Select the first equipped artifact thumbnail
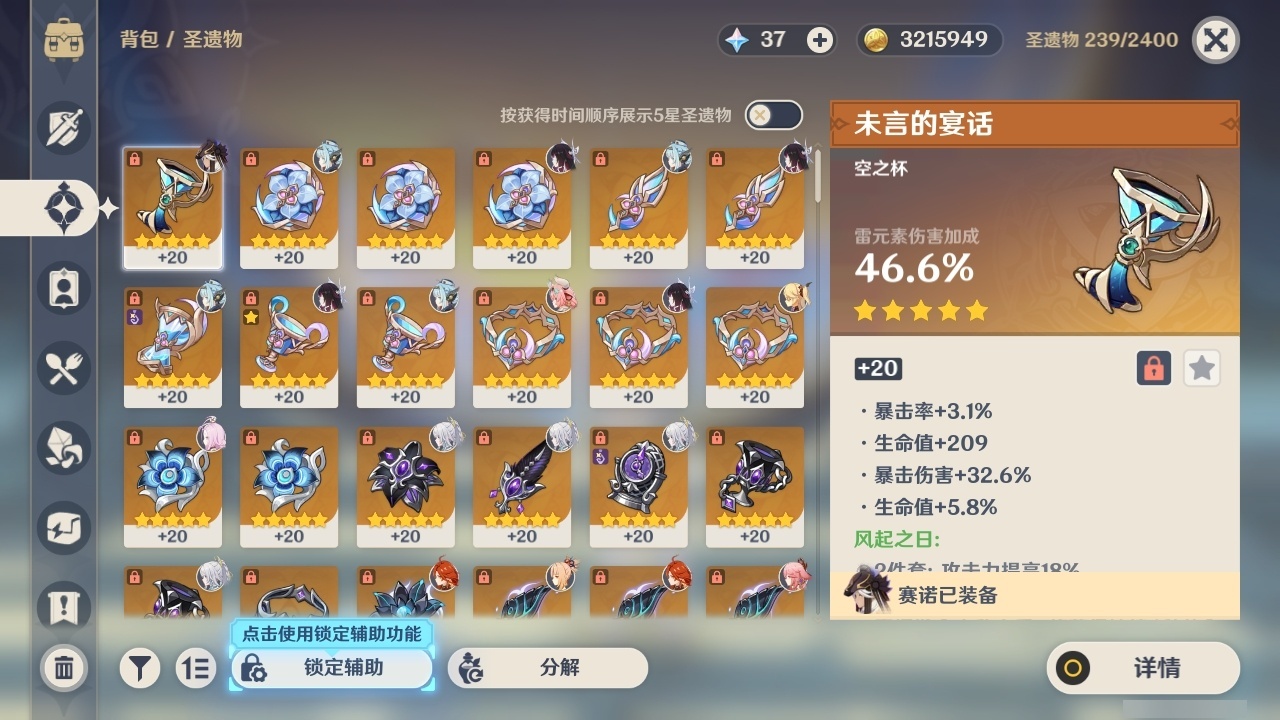The image size is (1280, 720). click(x=172, y=207)
